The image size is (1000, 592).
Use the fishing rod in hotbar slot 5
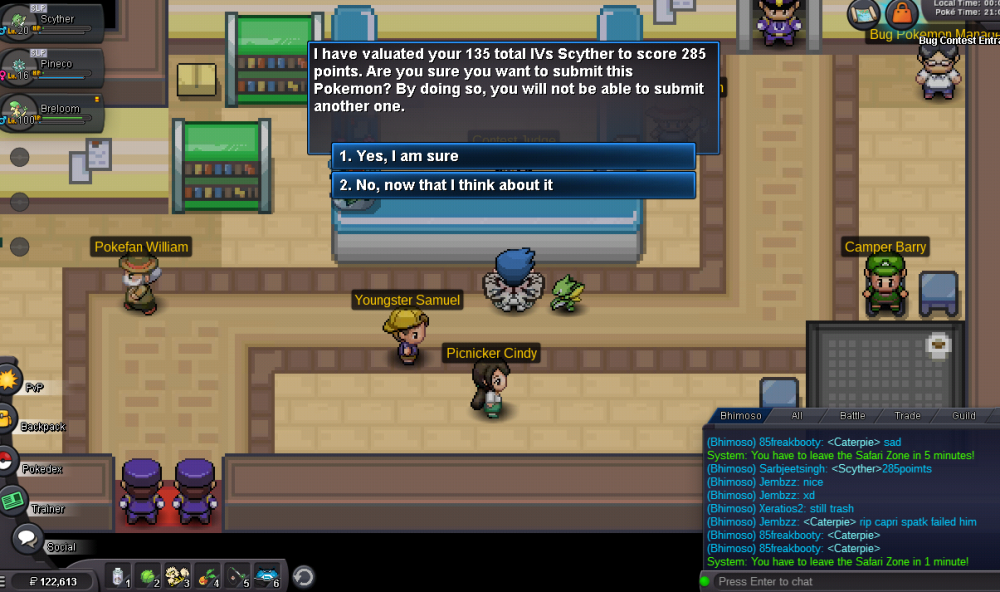coord(238,577)
